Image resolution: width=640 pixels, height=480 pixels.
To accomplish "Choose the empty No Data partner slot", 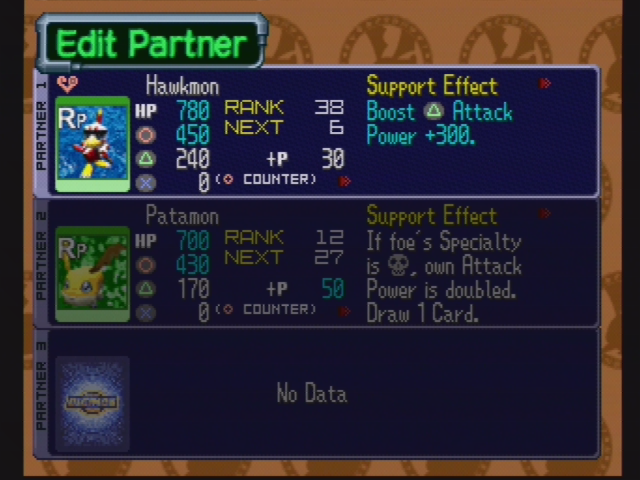I will 312,394.
